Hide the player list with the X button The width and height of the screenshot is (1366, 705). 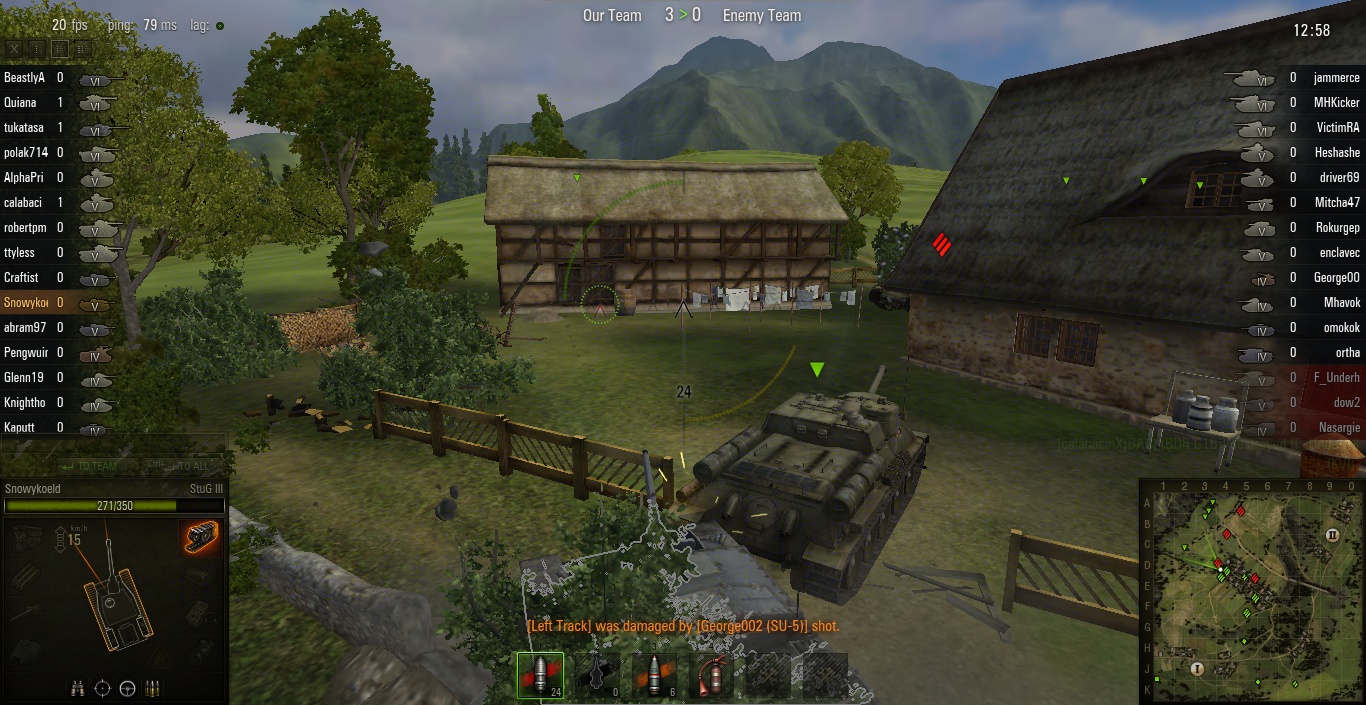14,48
